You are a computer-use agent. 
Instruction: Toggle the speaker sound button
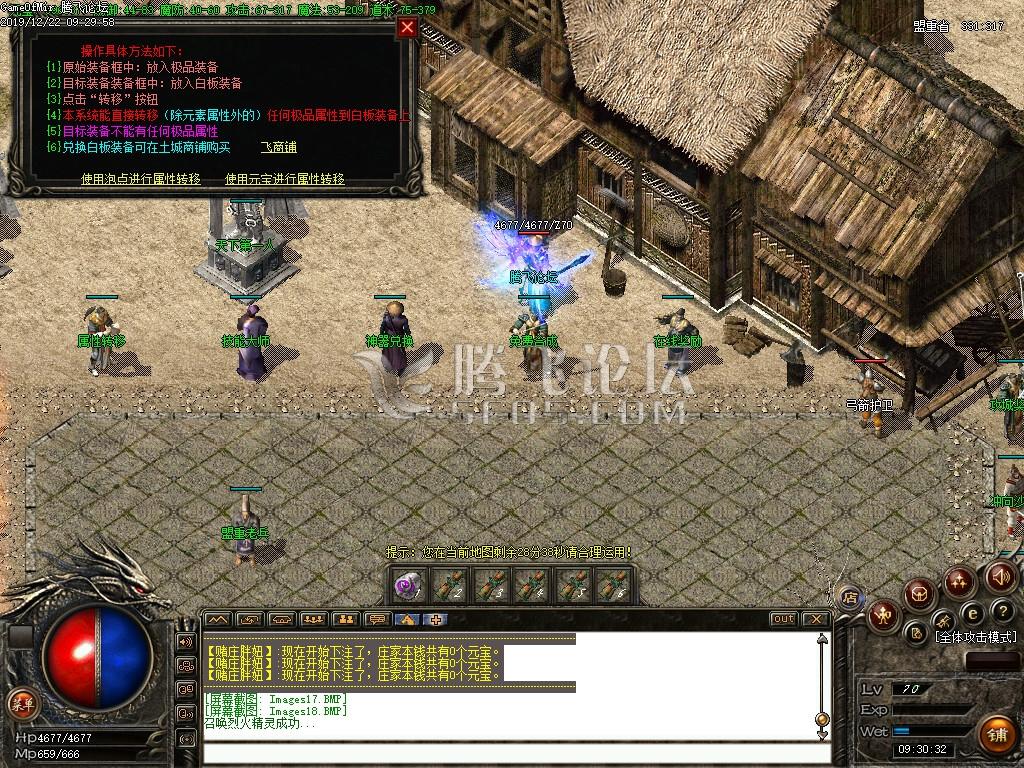pyautogui.click(x=1000, y=577)
